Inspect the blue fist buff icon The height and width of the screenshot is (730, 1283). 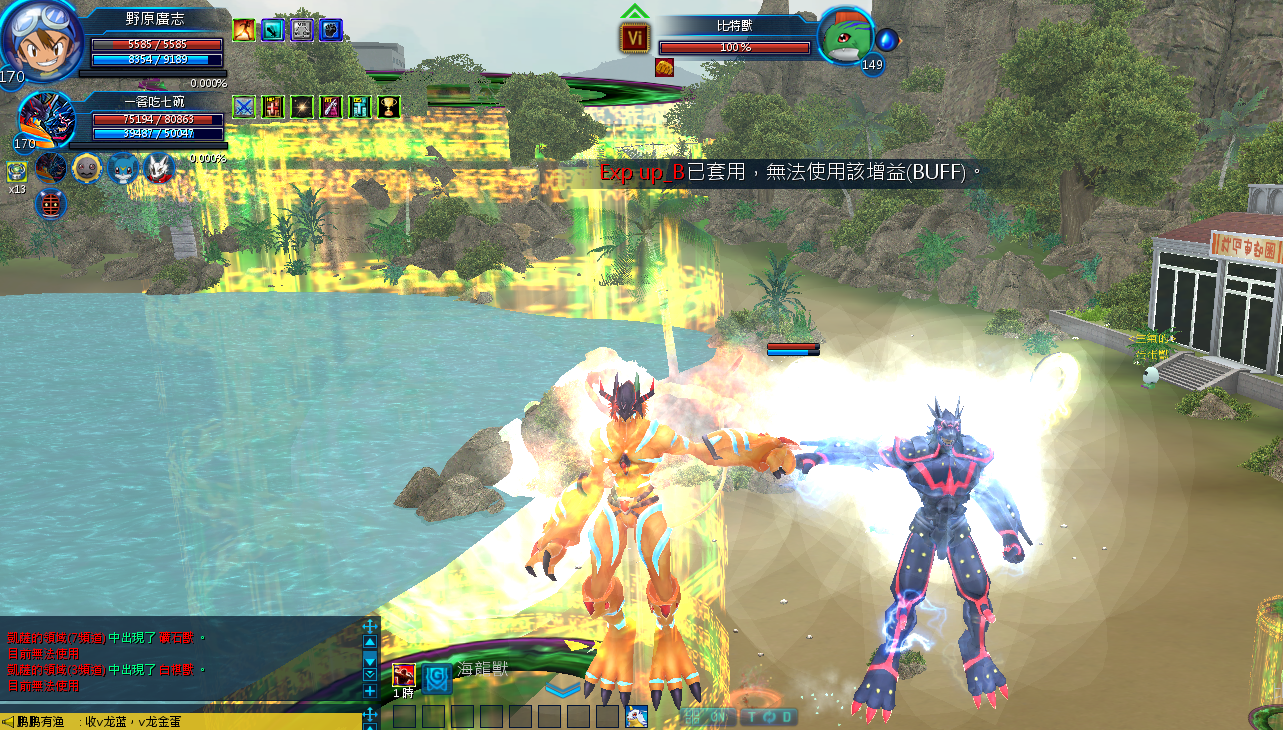(331, 30)
